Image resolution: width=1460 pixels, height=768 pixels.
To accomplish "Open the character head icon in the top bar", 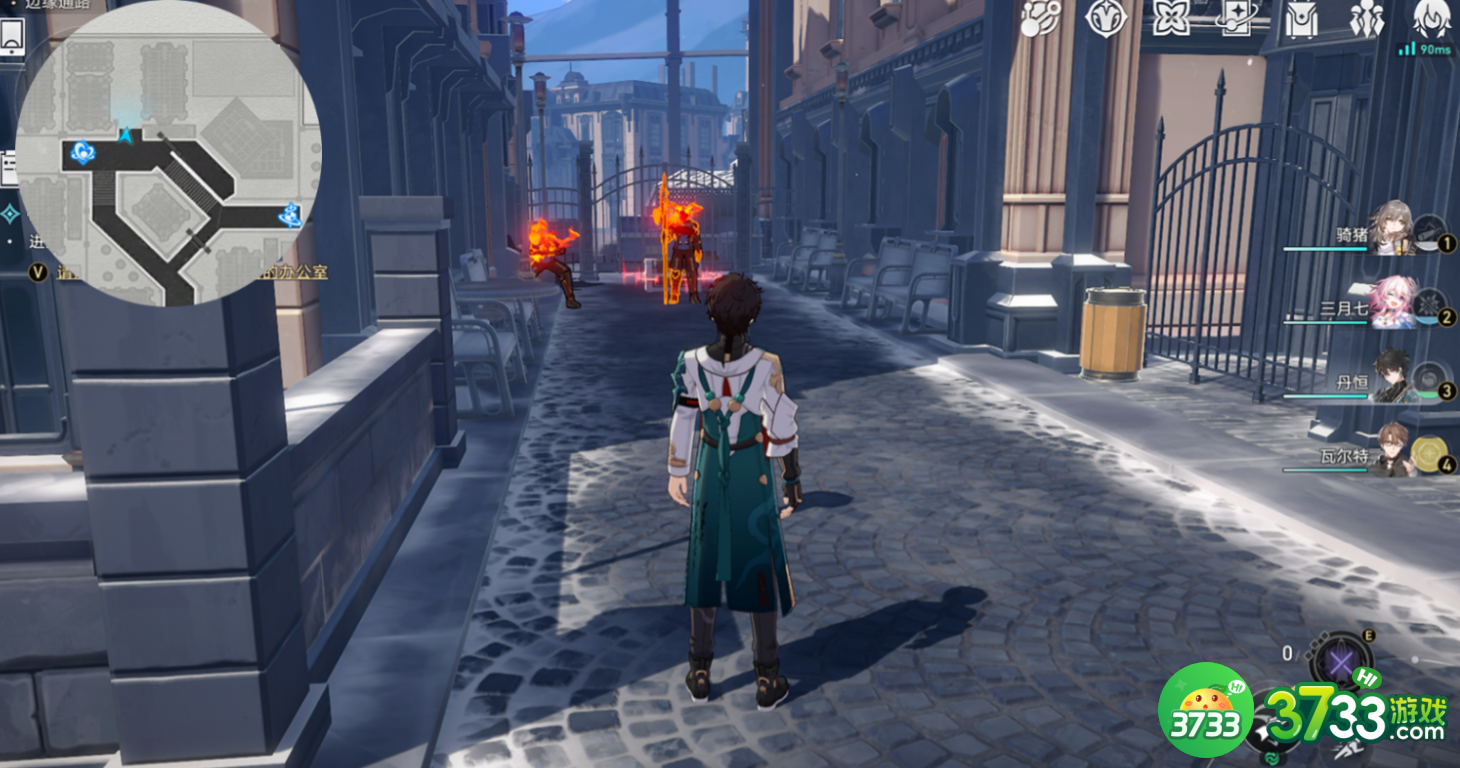I will [x=1432, y=19].
